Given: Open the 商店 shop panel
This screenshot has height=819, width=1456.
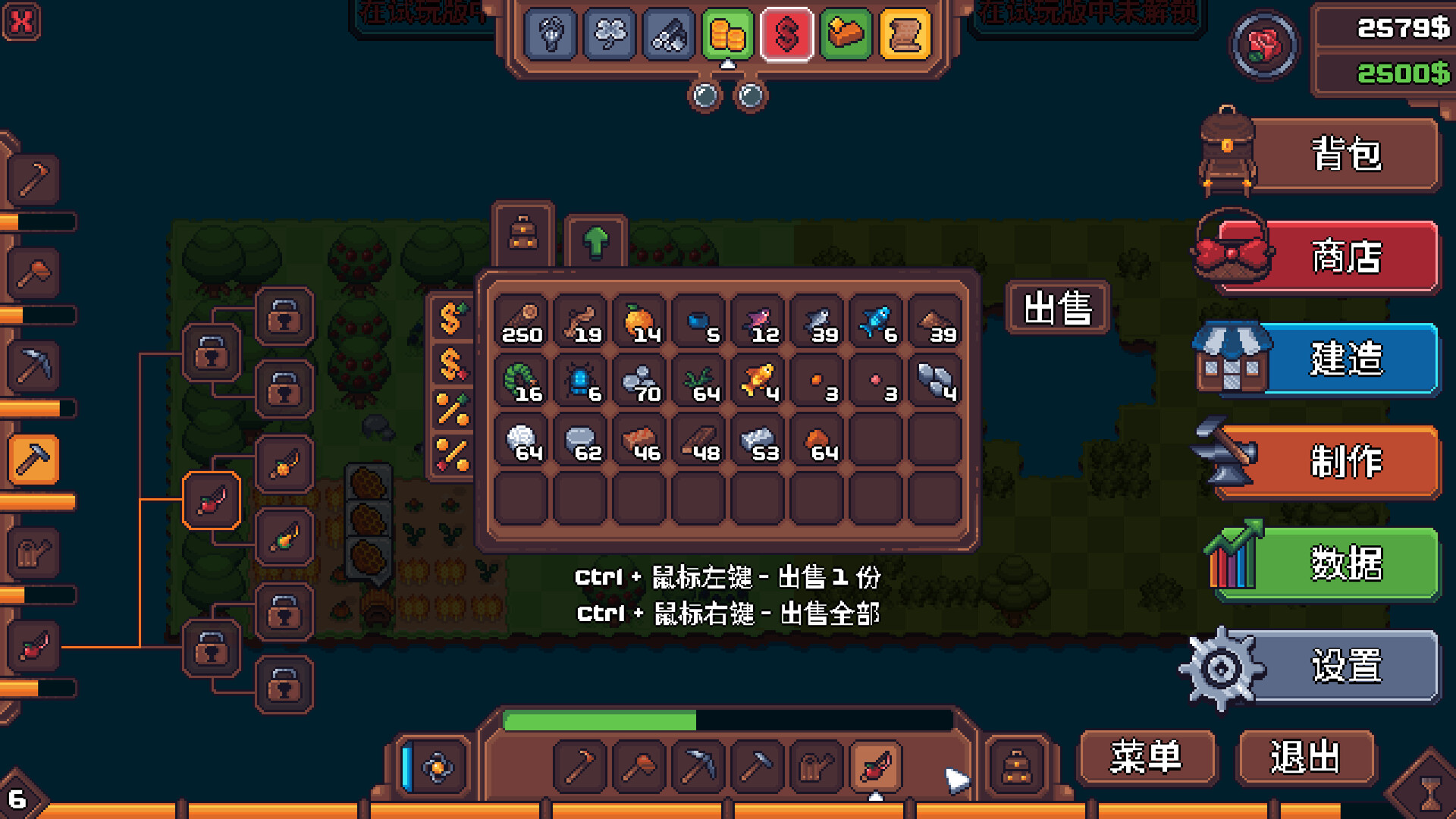Looking at the screenshot, I should coord(1342,258).
